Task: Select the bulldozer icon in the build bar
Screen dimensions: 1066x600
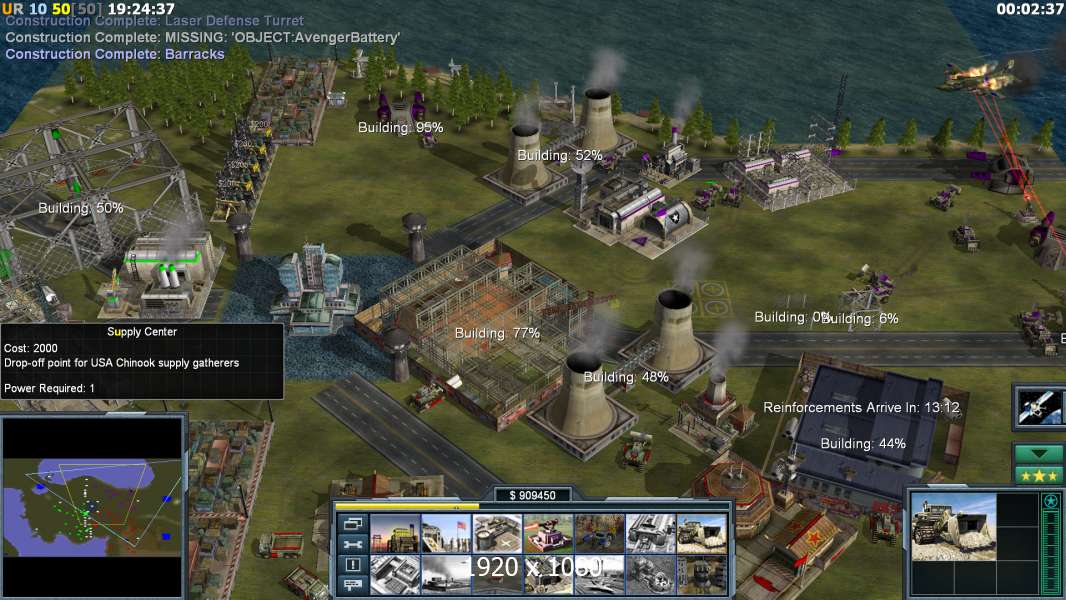Action: [702, 533]
